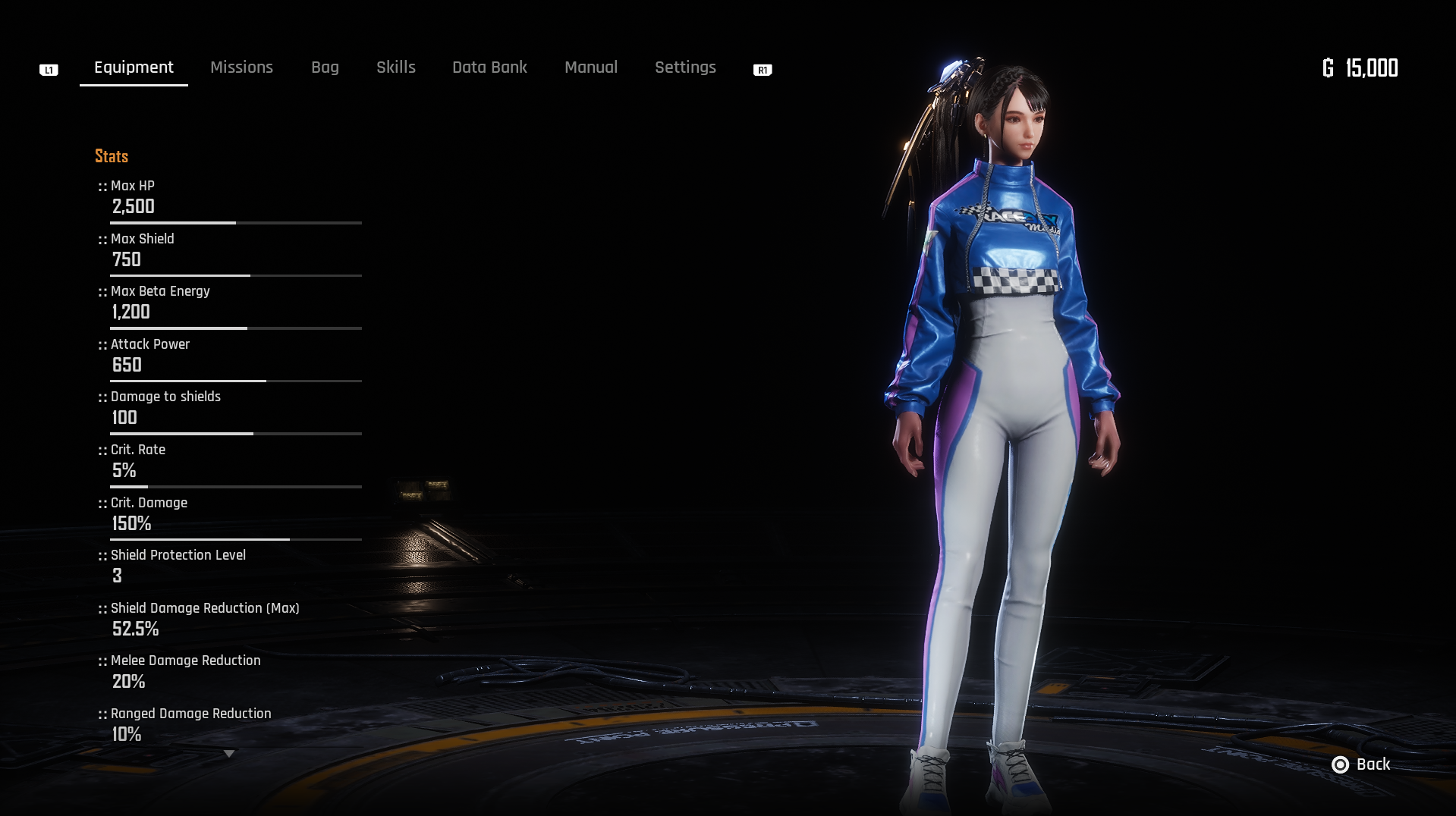
Task: Click the Max HP progress bar
Action: 235,223
